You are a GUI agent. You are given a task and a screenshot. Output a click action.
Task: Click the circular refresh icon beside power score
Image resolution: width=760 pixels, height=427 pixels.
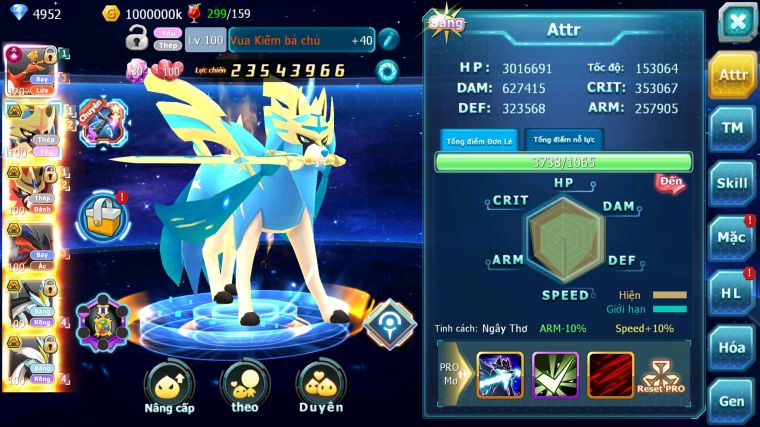pos(386,70)
